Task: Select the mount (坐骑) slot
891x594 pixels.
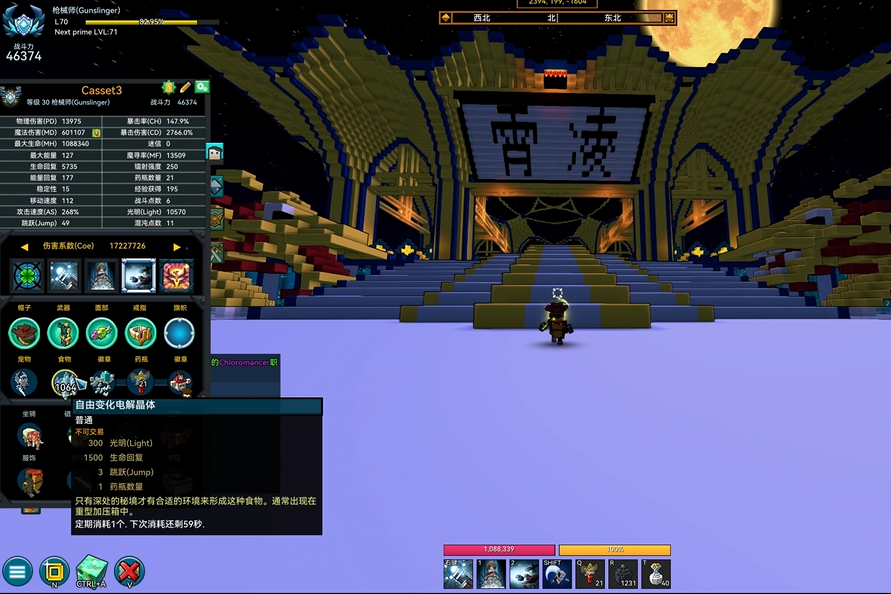Action: (30, 436)
